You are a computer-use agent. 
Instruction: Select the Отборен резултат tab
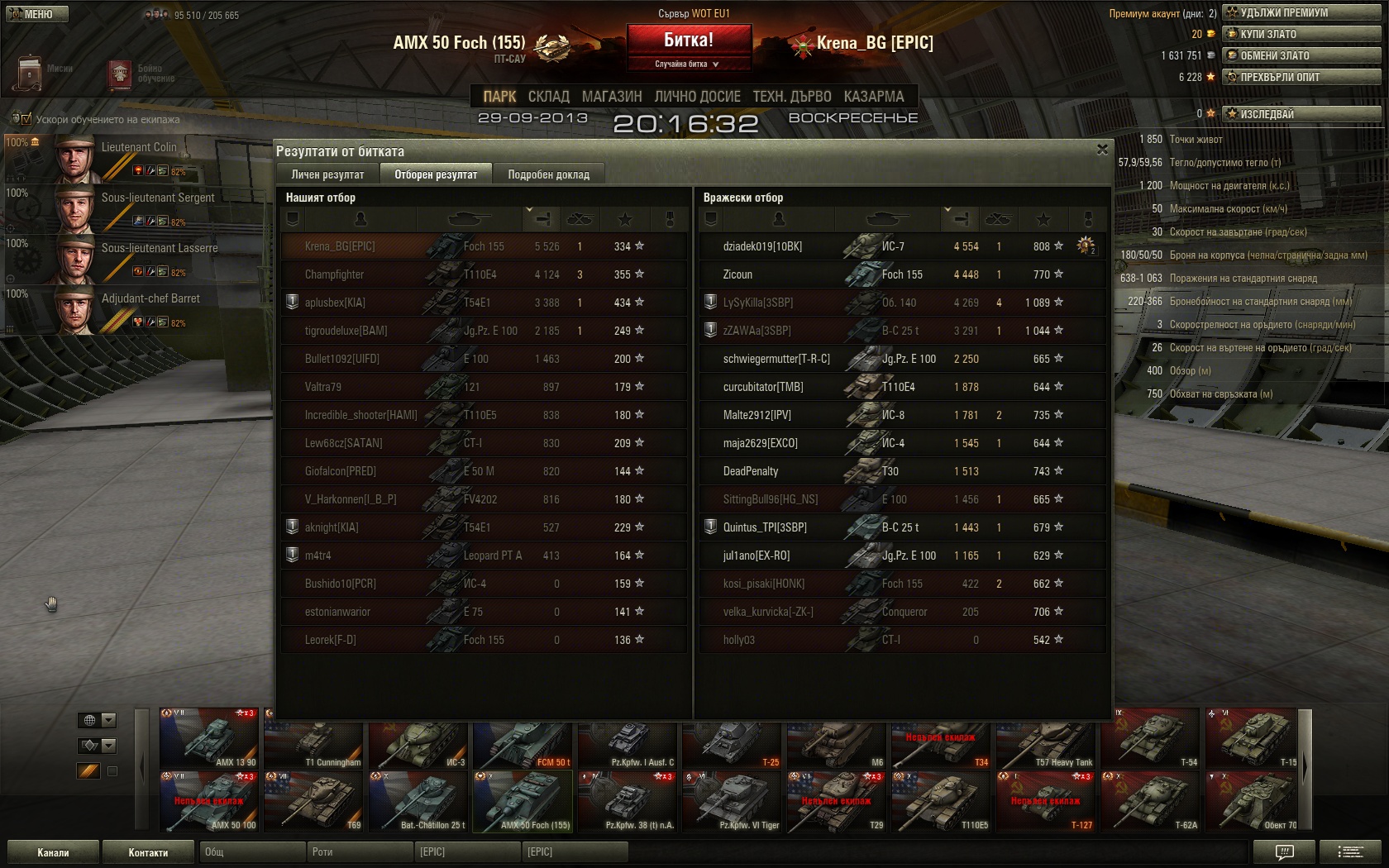436,174
